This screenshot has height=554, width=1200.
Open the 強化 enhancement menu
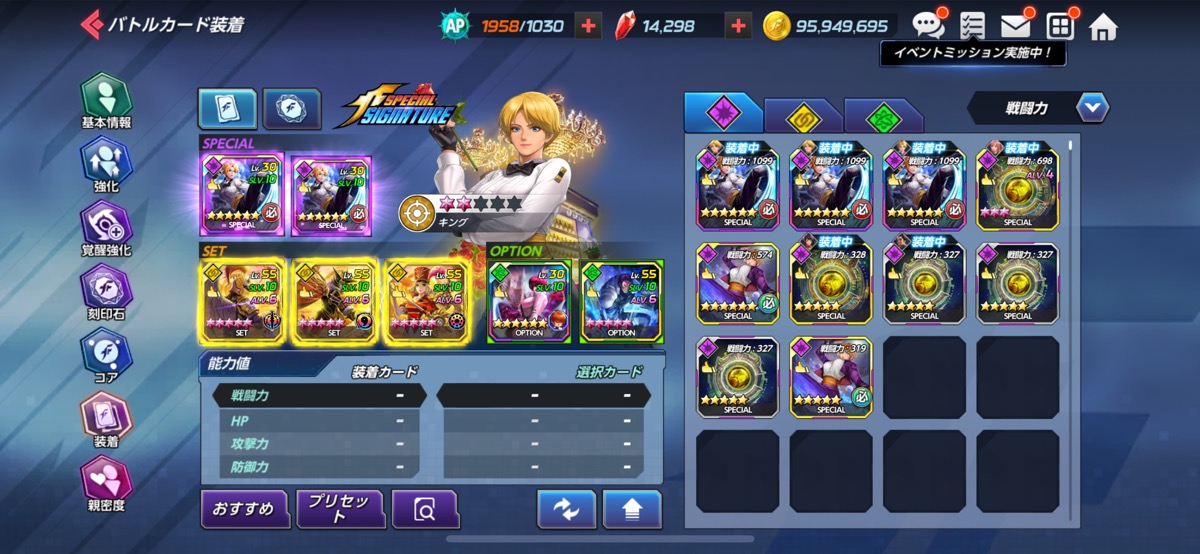(x=106, y=165)
